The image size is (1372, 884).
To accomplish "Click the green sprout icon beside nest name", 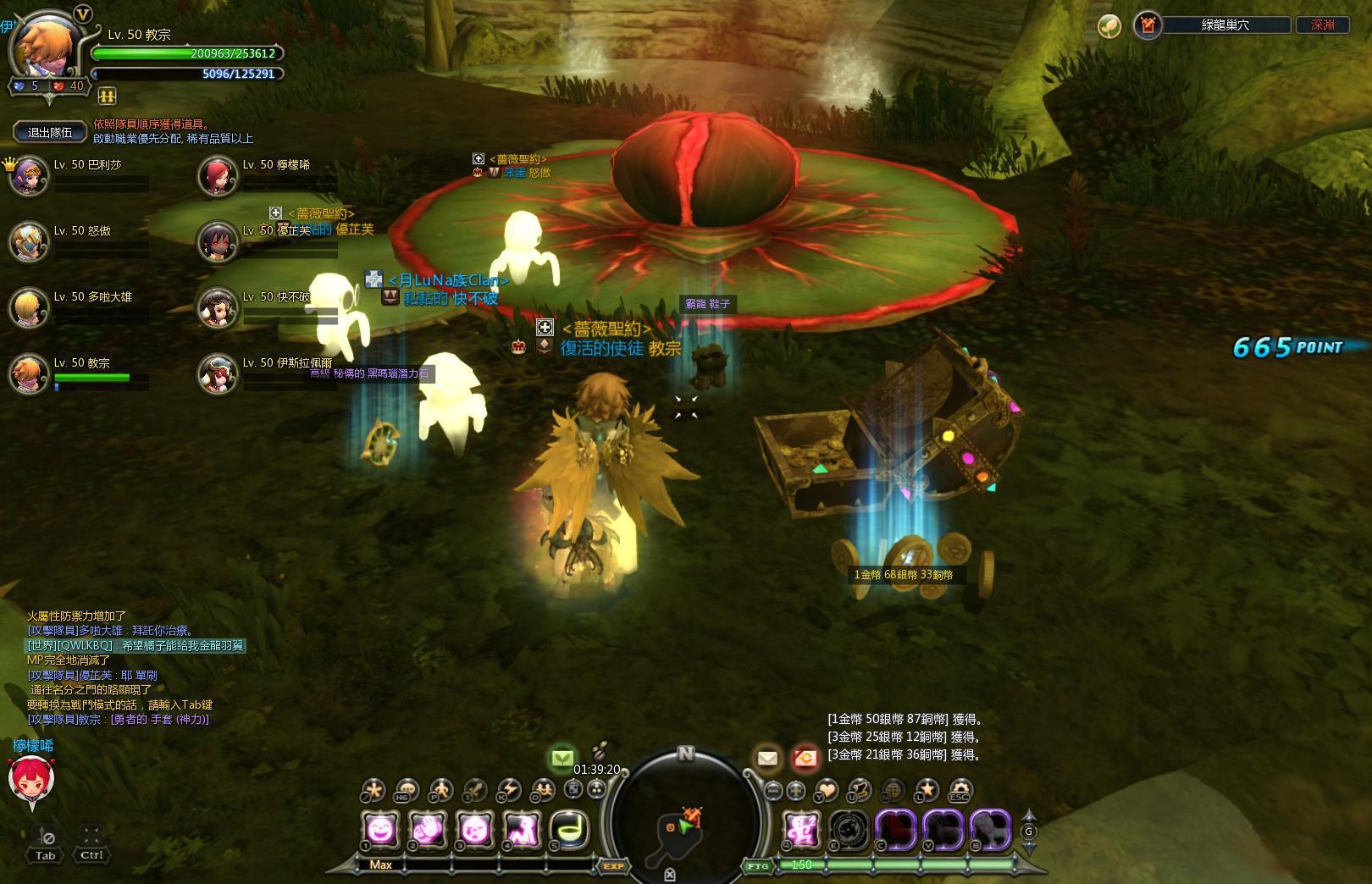I will 1109,25.
